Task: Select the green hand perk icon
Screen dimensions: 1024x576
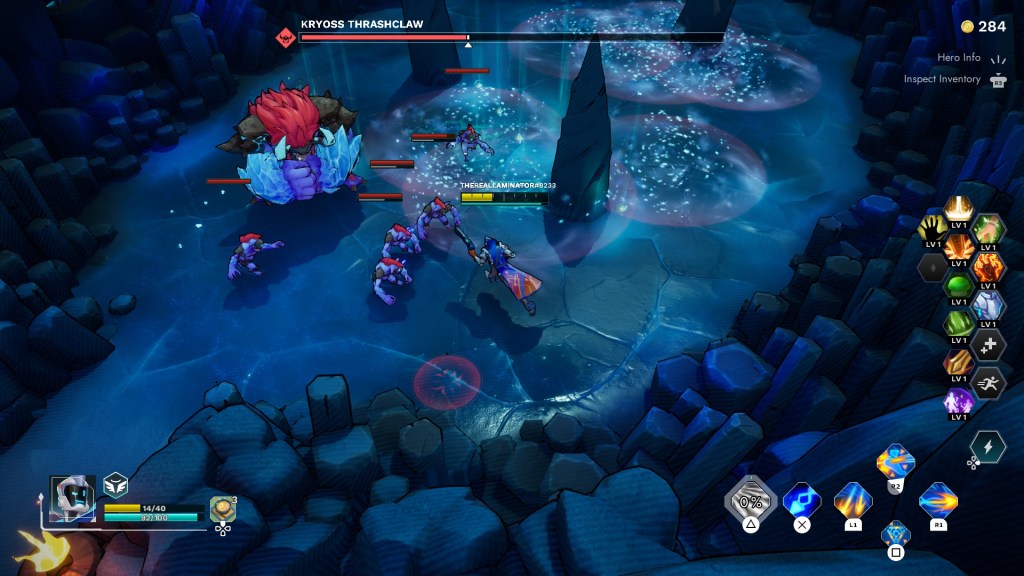Action: pyautogui.click(x=988, y=228)
